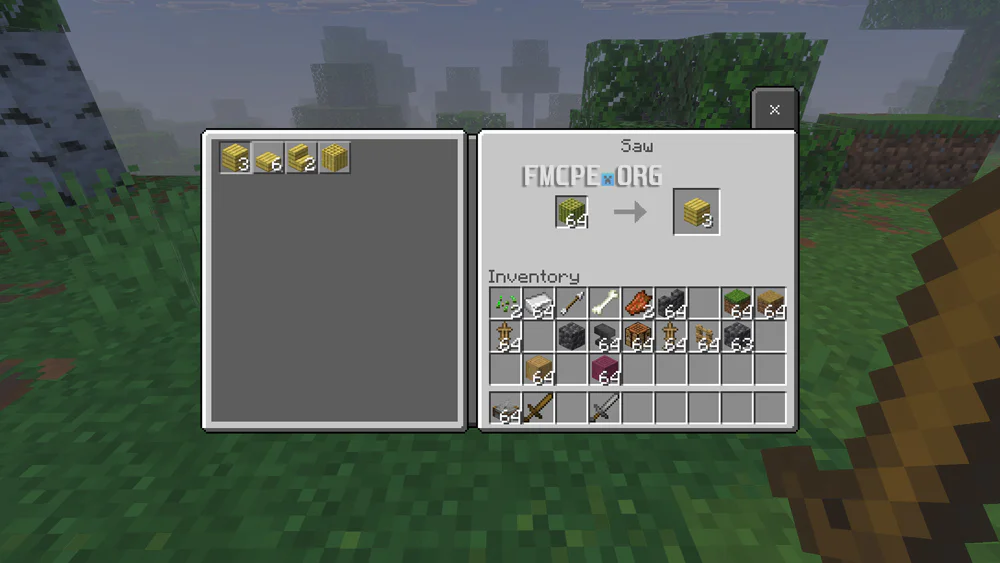The width and height of the screenshot is (1000, 563).
Task: Take the planks from the output slot
Action: (696, 212)
